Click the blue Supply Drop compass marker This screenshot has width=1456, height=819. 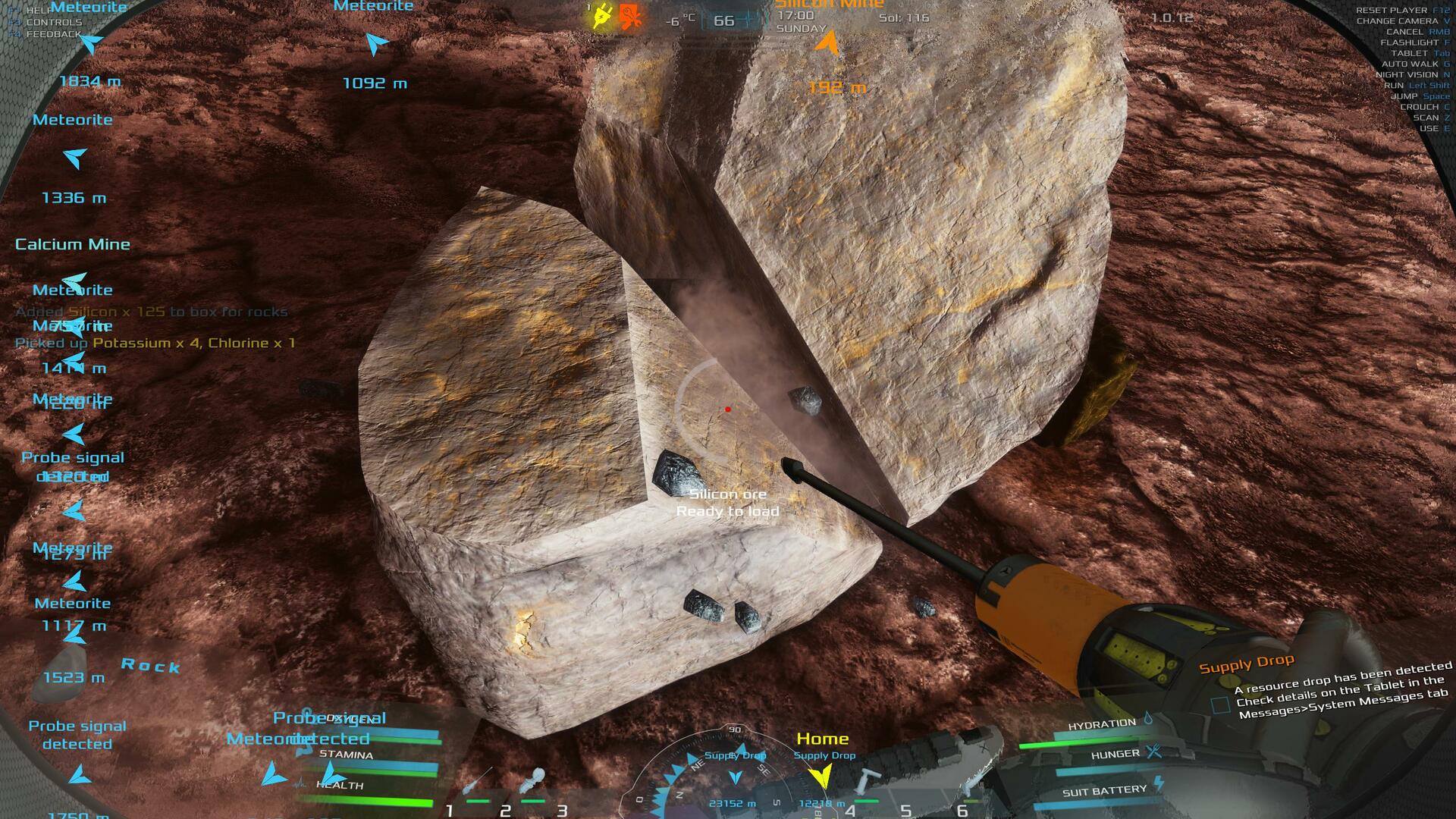(735, 777)
